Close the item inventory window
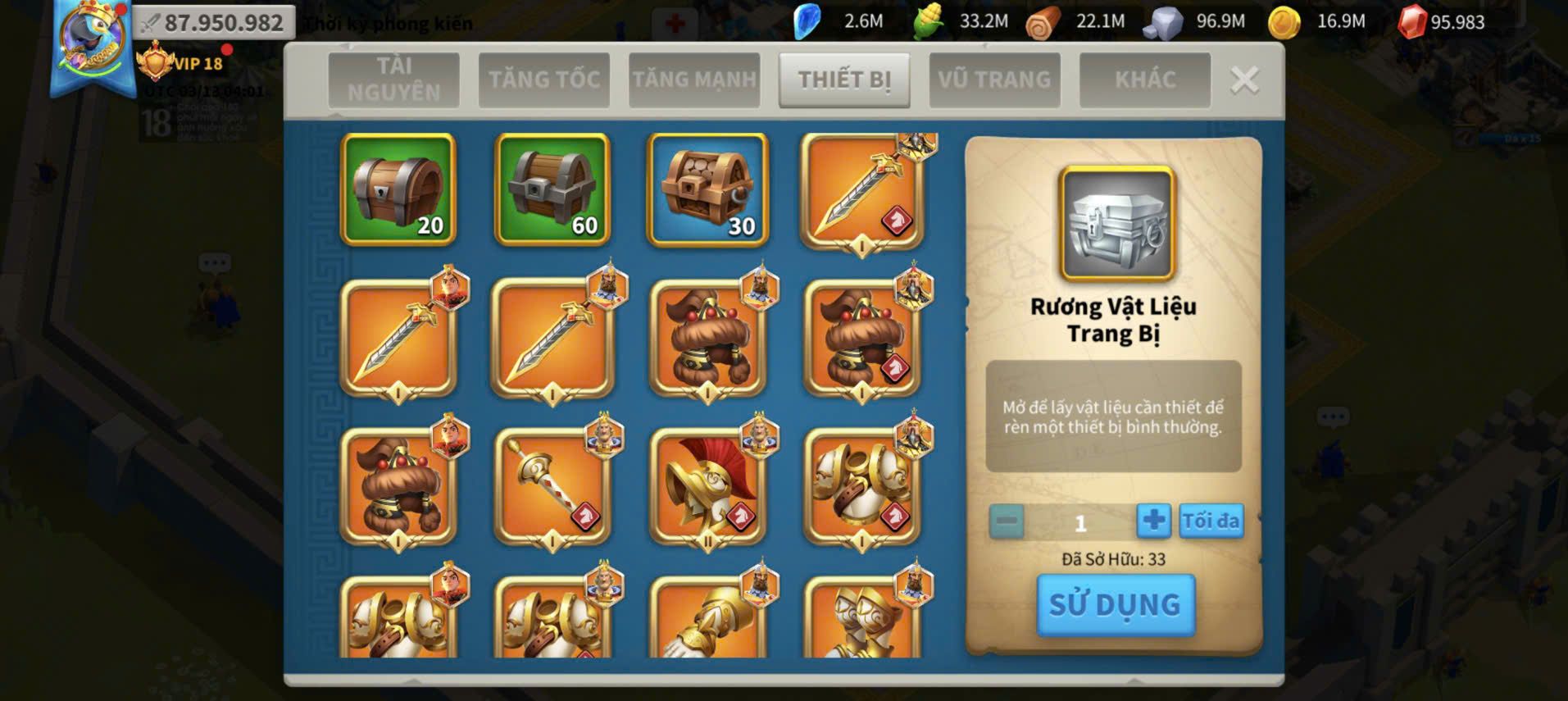Image resolution: width=1568 pixels, height=701 pixels. 1244,80
